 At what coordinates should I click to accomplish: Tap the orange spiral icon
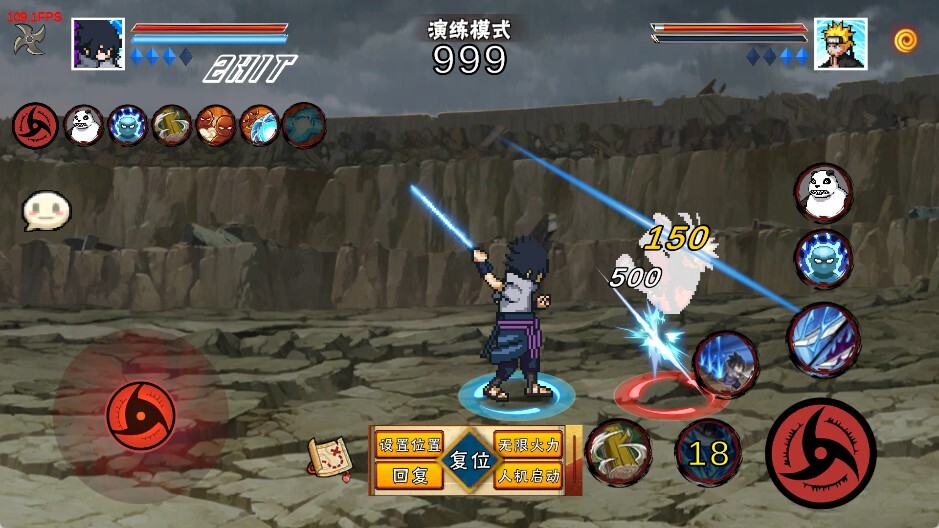coord(906,40)
